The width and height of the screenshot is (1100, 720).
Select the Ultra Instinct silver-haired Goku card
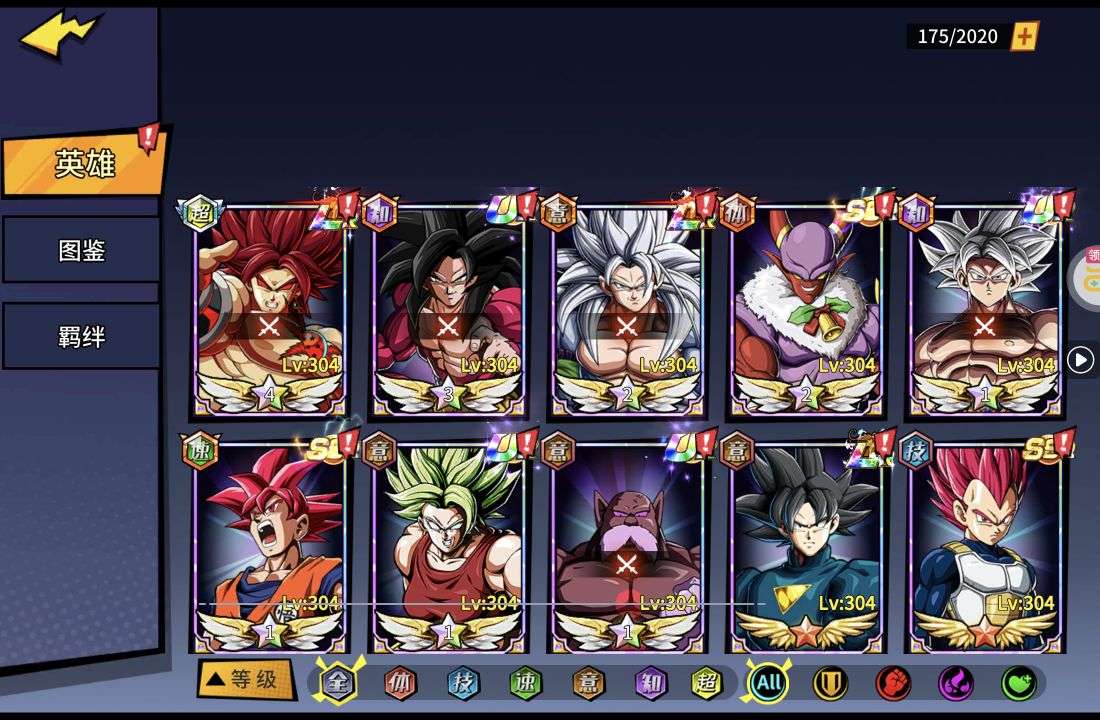click(985, 310)
